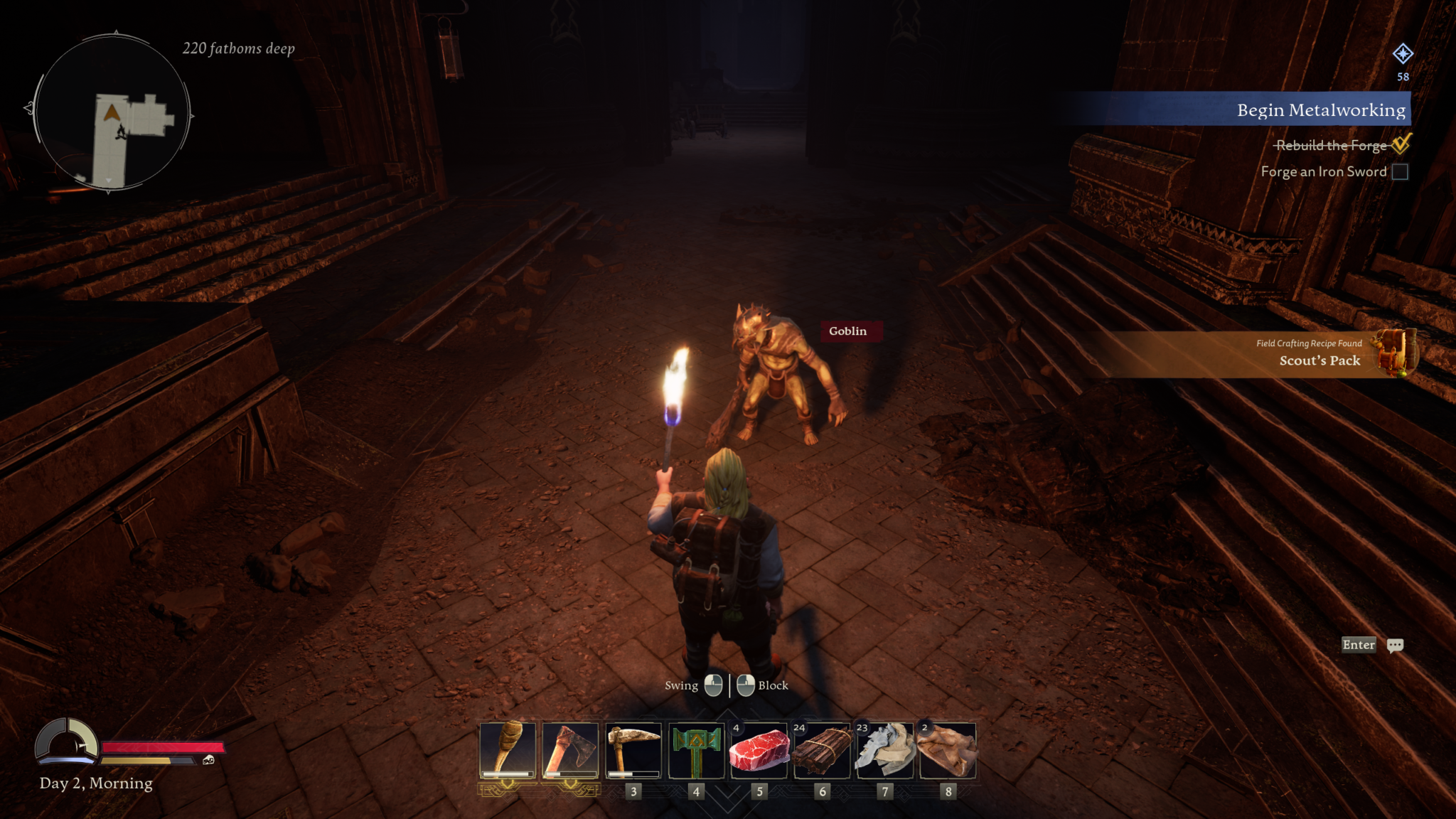Open the chat speech bubble icon
Image resolution: width=1456 pixels, height=819 pixels.
tap(1395, 645)
